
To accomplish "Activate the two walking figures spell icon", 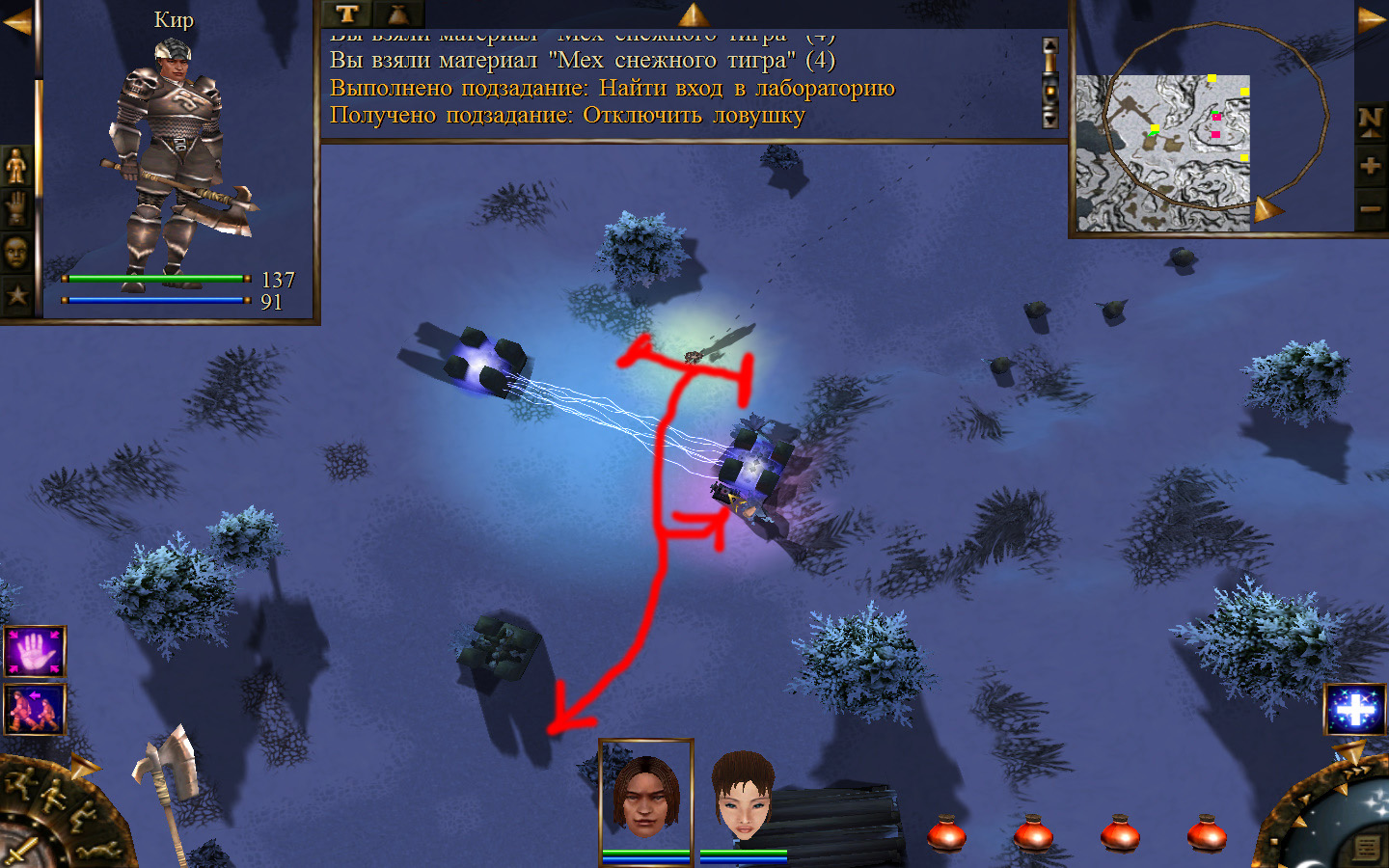I will (x=35, y=710).
